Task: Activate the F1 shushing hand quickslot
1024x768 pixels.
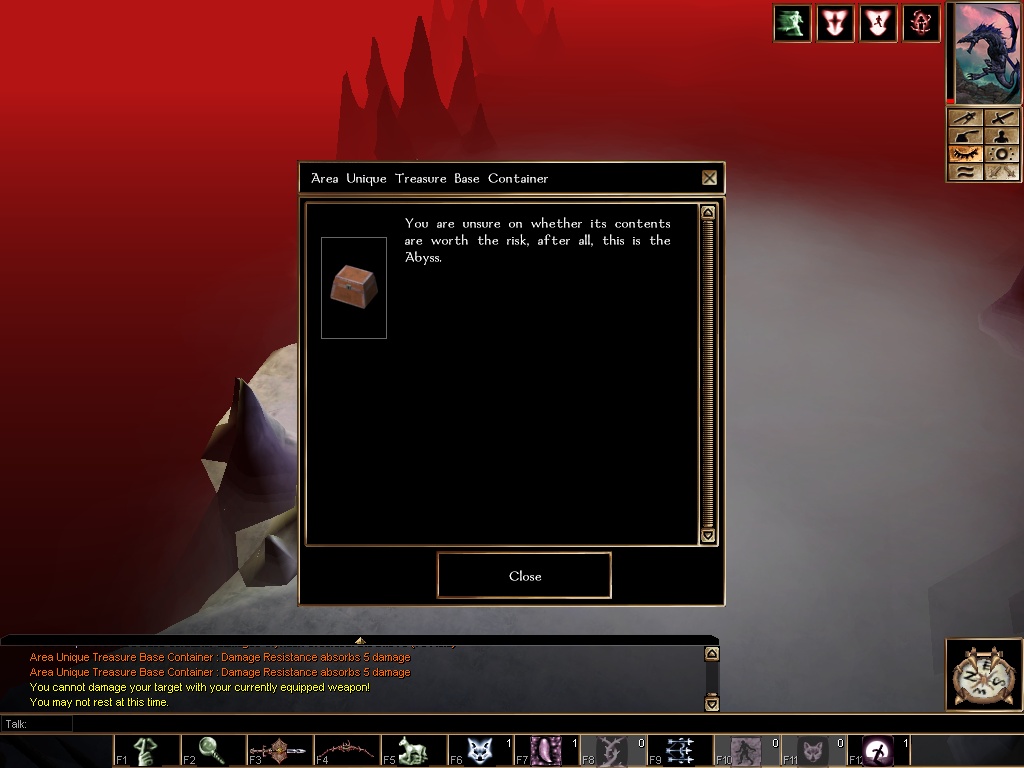Action: click(x=146, y=750)
